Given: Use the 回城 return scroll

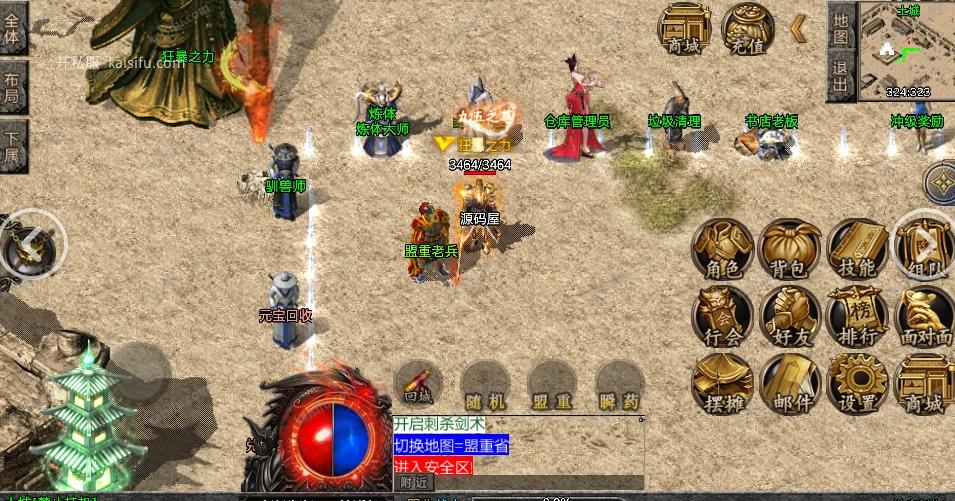Looking at the screenshot, I should click(418, 385).
